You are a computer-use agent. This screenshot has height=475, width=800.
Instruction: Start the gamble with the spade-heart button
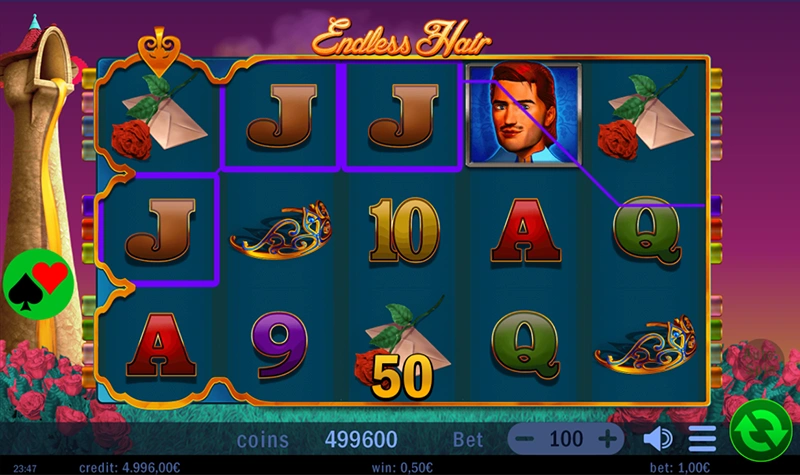pos(38,285)
